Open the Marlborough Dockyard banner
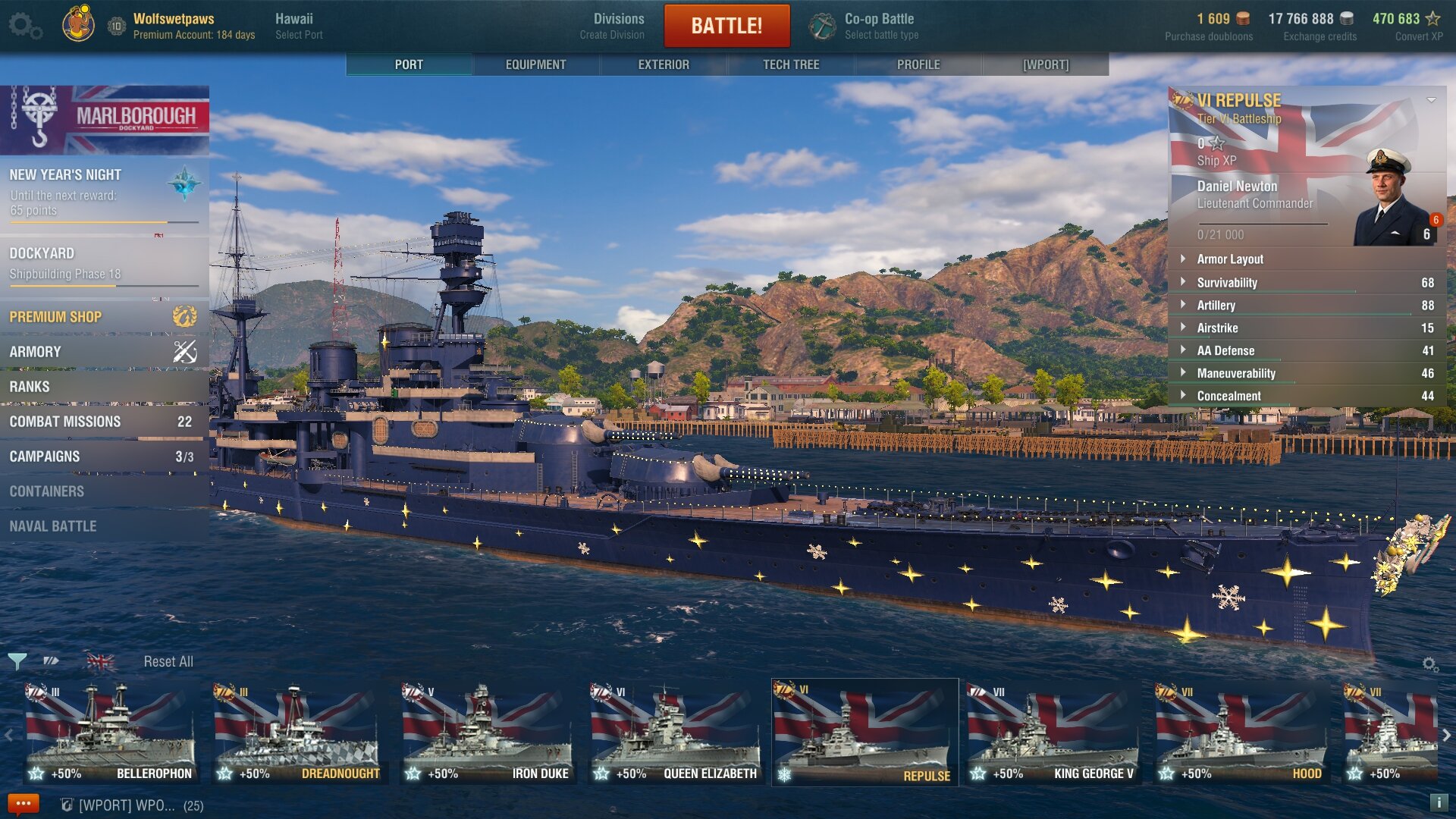 click(x=105, y=120)
